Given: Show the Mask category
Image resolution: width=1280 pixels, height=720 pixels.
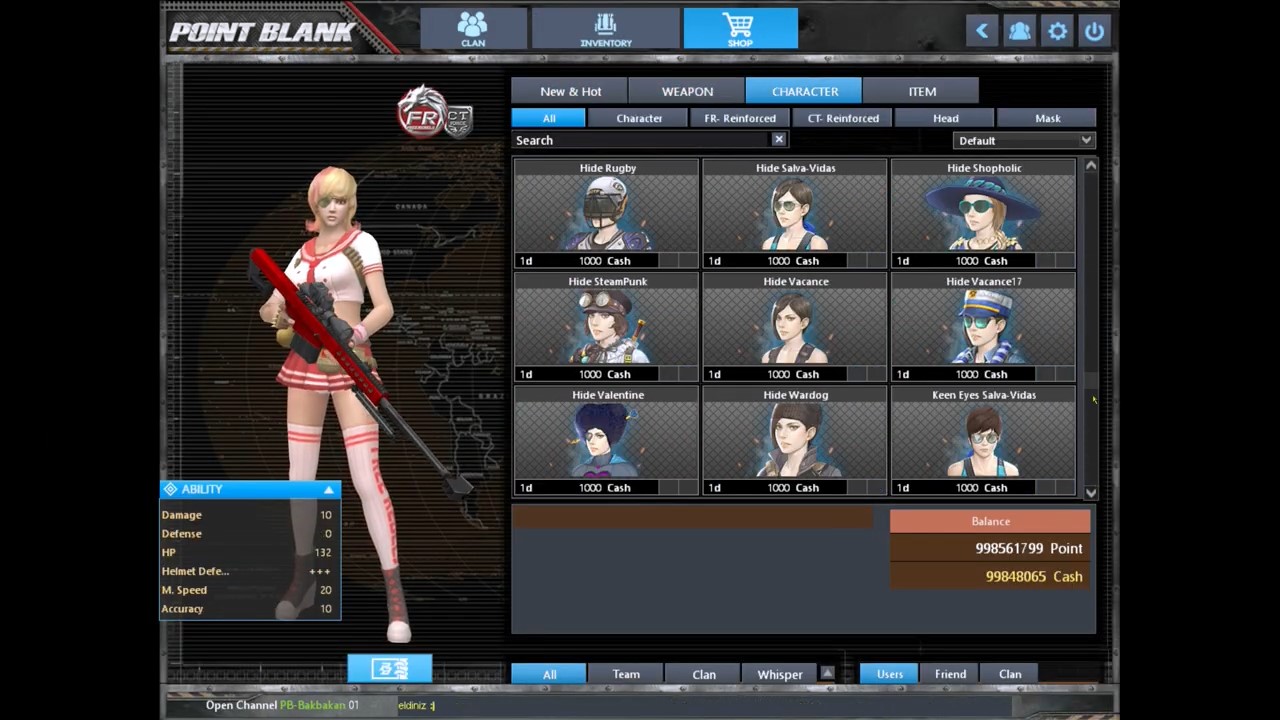Looking at the screenshot, I should (x=1047, y=118).
